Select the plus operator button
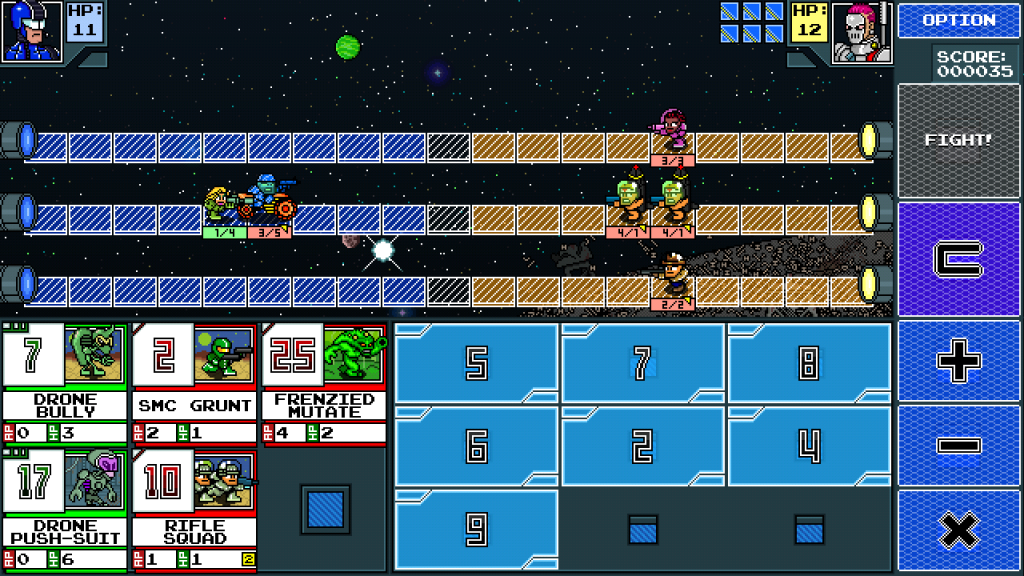The image size is (1024, 576). [959, 362]
